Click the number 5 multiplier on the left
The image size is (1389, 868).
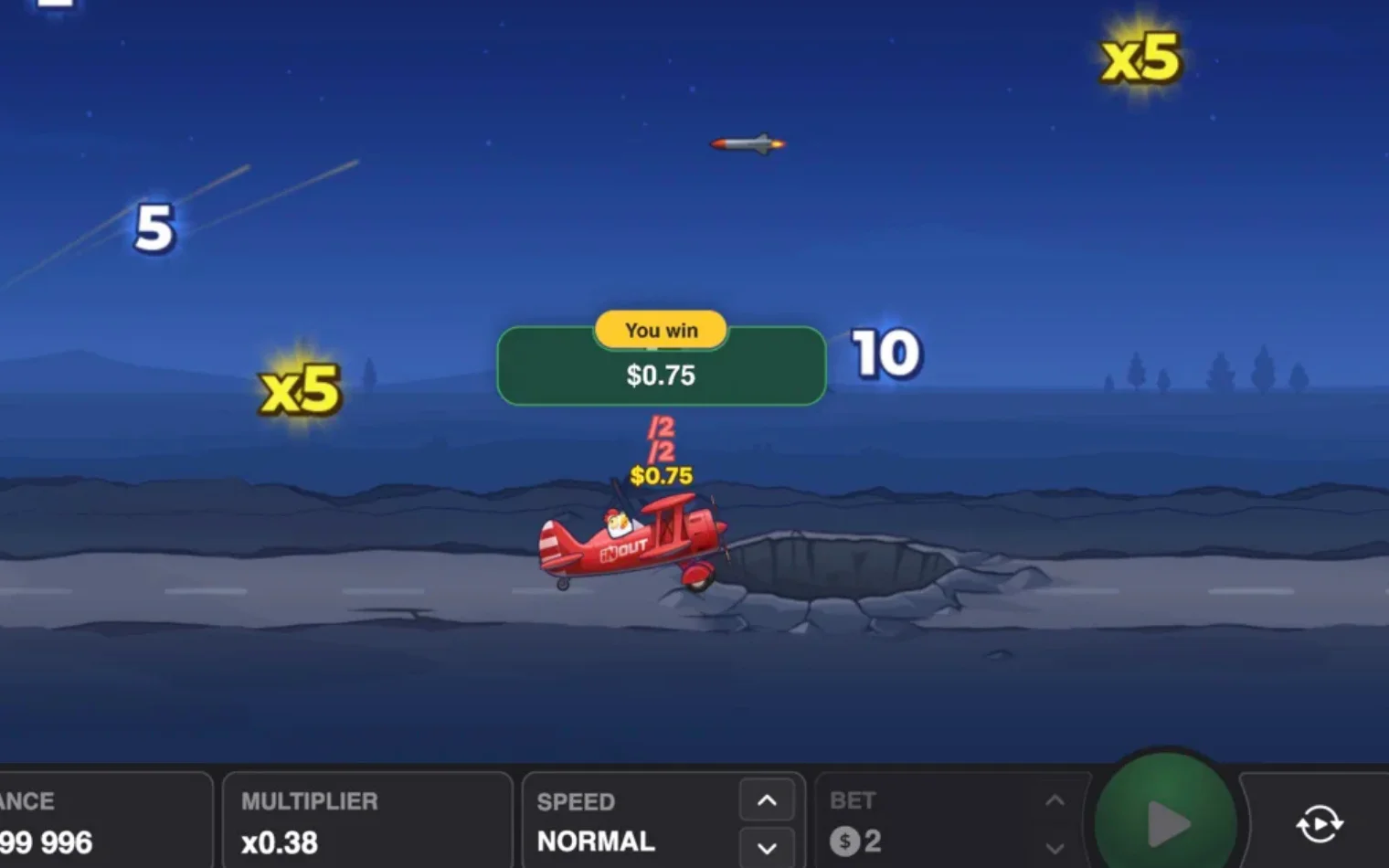[153, 228]
